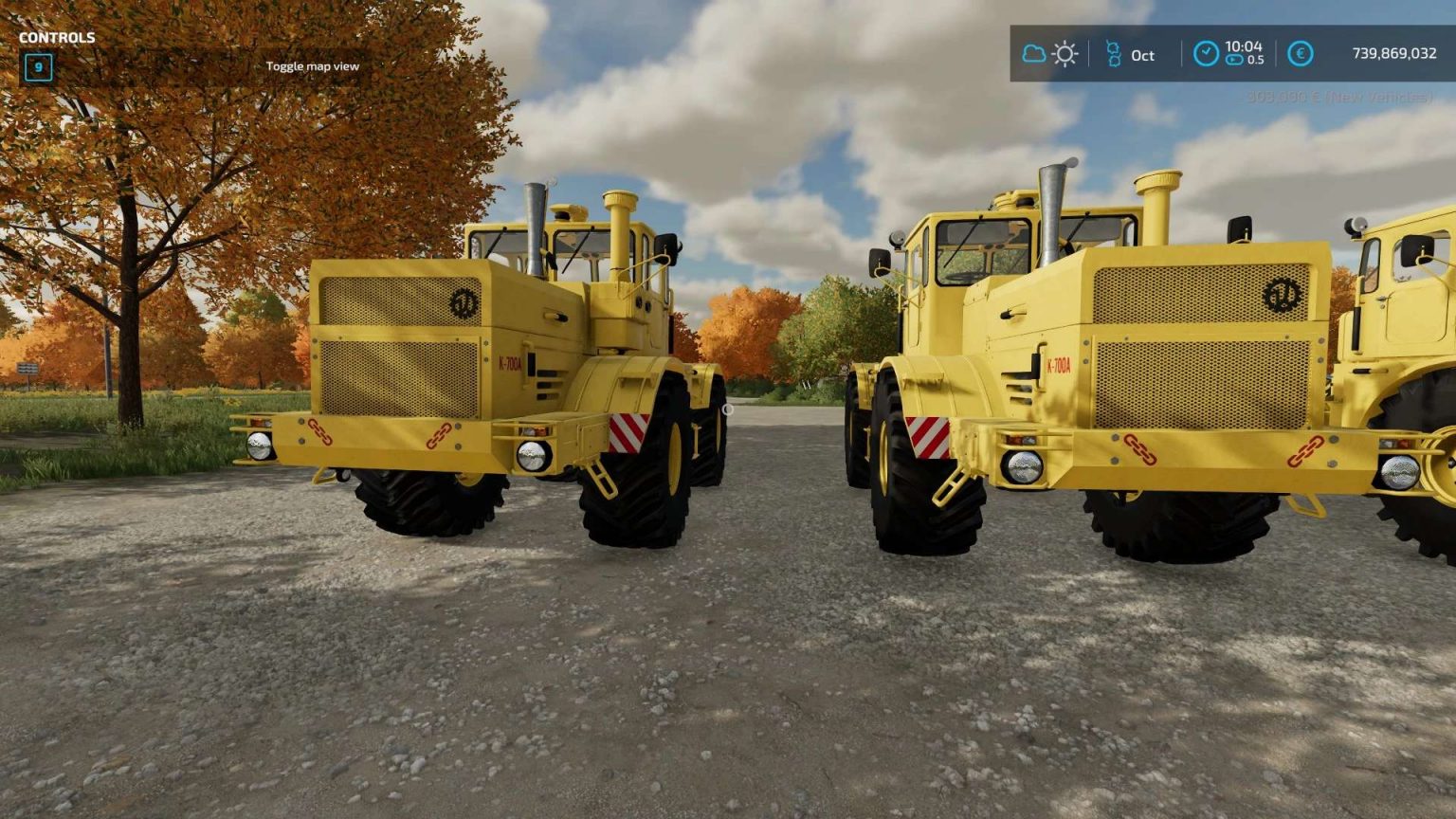This screenshot has height=819, width=1456.
Task: Click the autumn leaves season icon
Action: tap(1114, 55)
